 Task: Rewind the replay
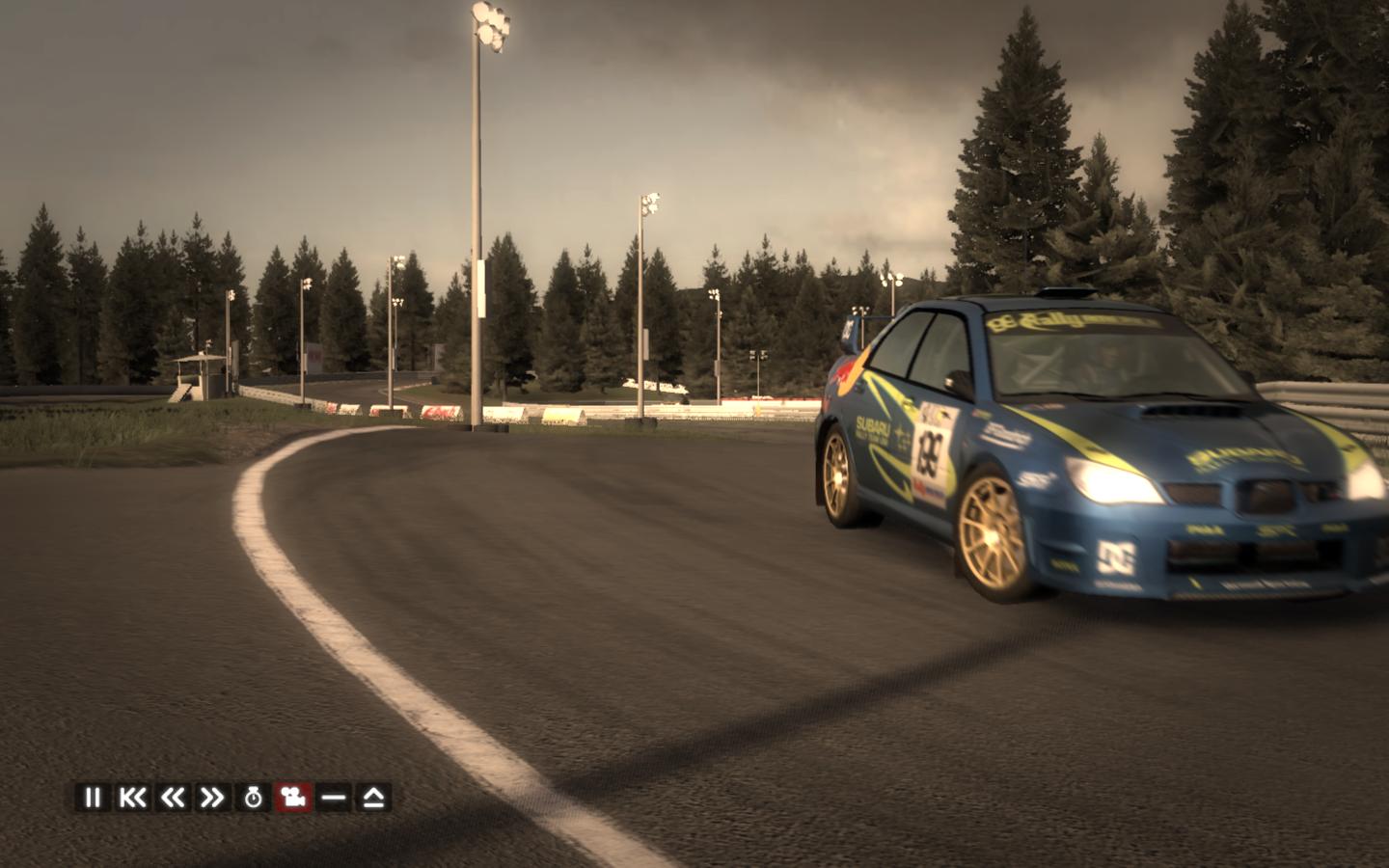pos(173,798)
